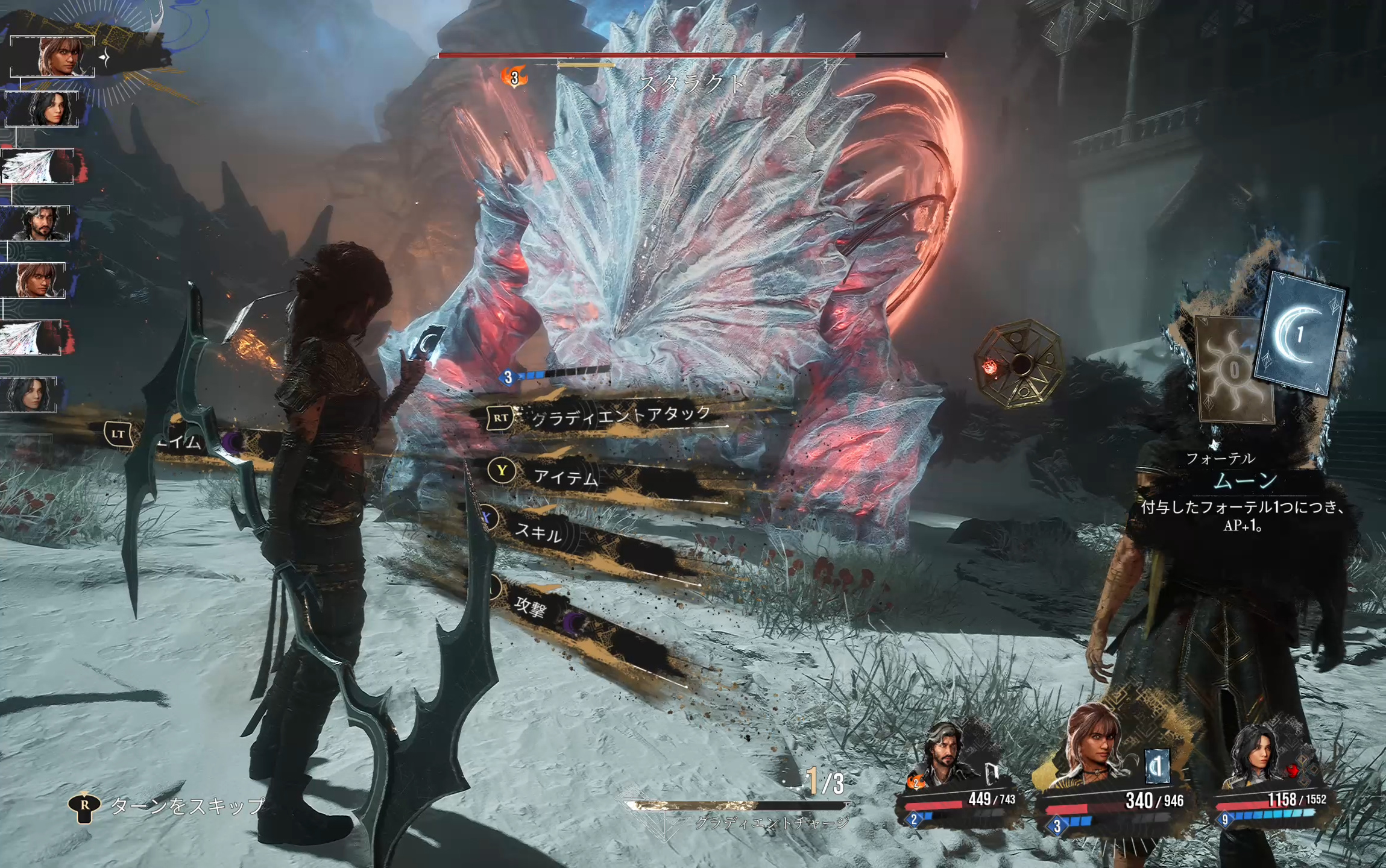This screenshot has height=868, width=1386.
Task: Open the スキル menu
Action: click(538, 531)
